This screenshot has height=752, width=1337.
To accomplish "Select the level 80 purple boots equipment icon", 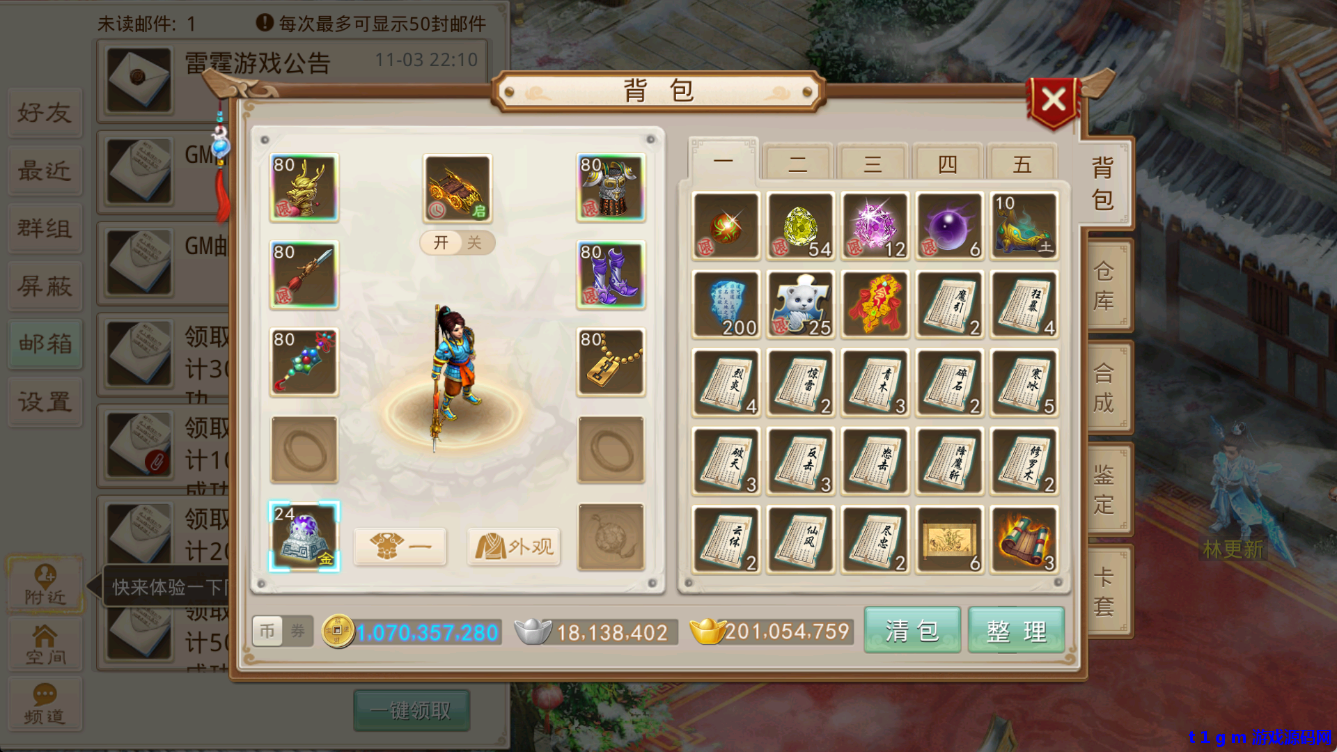I will pyautogui.click(x=610, y=275).
